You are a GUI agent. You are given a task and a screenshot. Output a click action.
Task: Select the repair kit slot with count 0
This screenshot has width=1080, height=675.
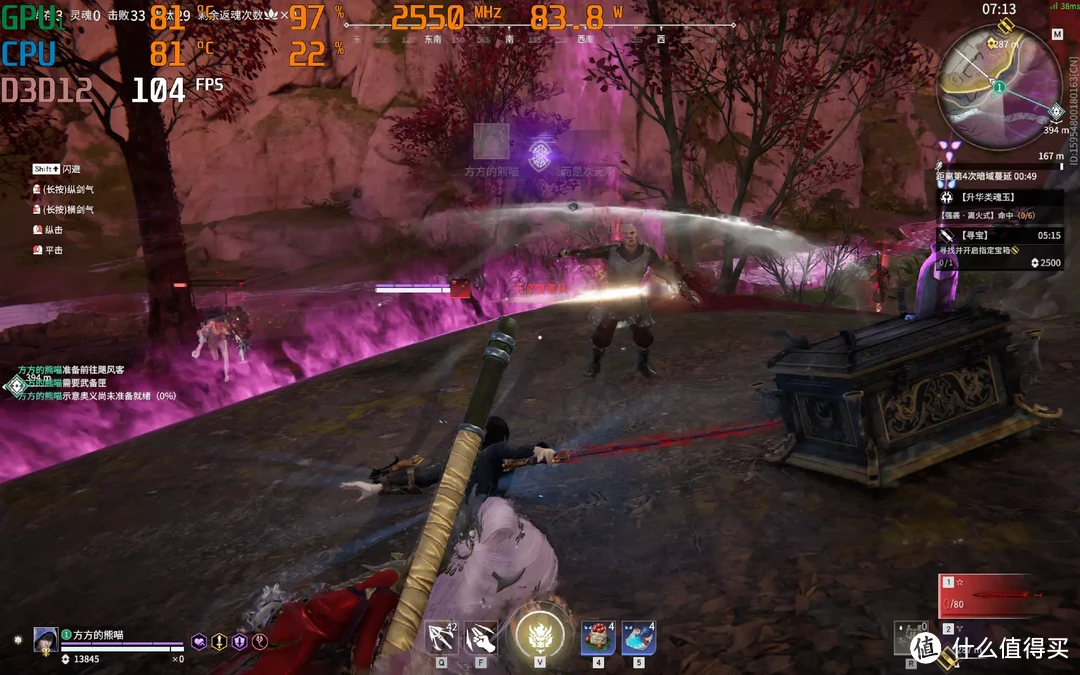coord(911,638)
